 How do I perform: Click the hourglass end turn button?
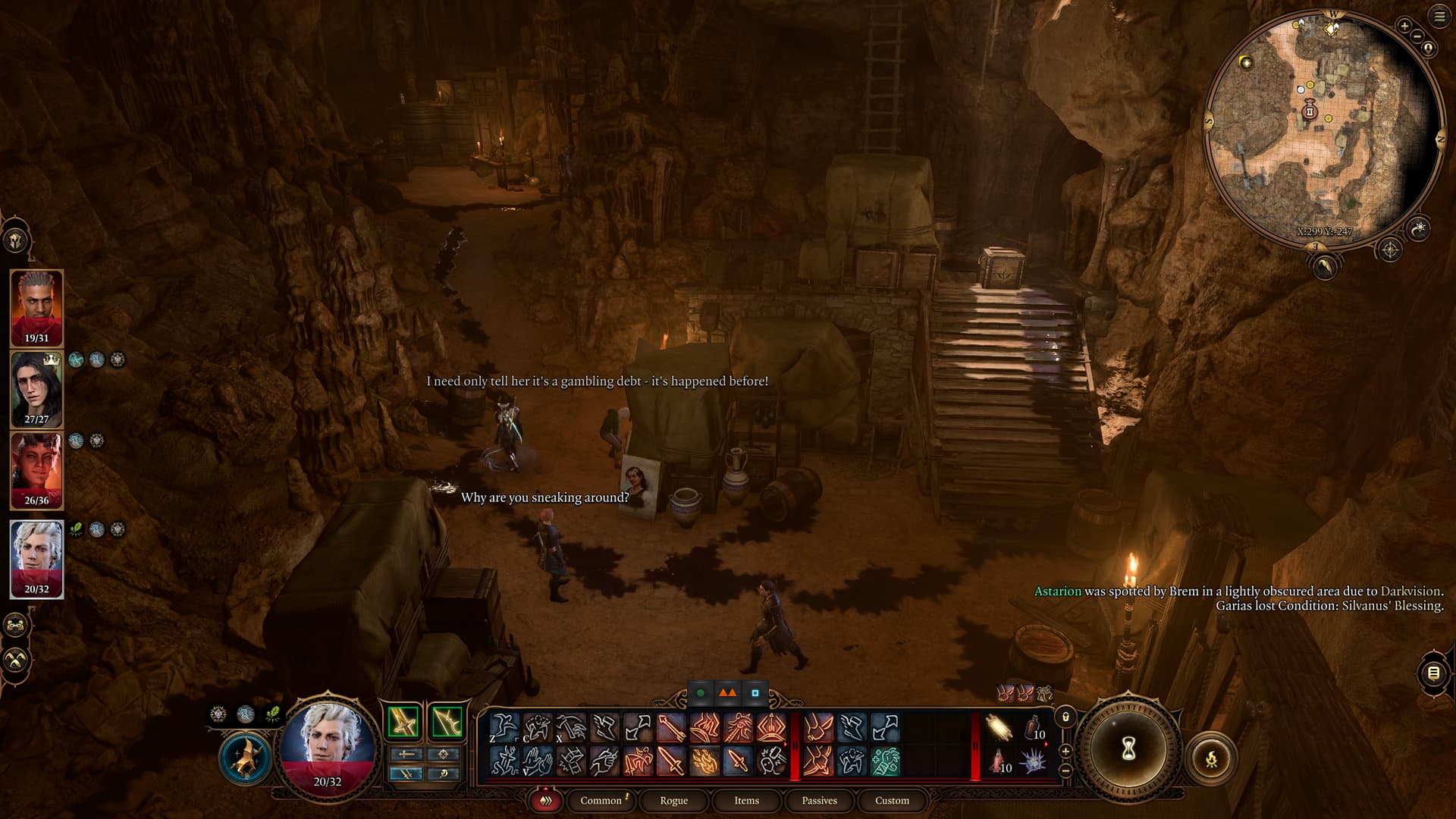[x=1128, y=749]
